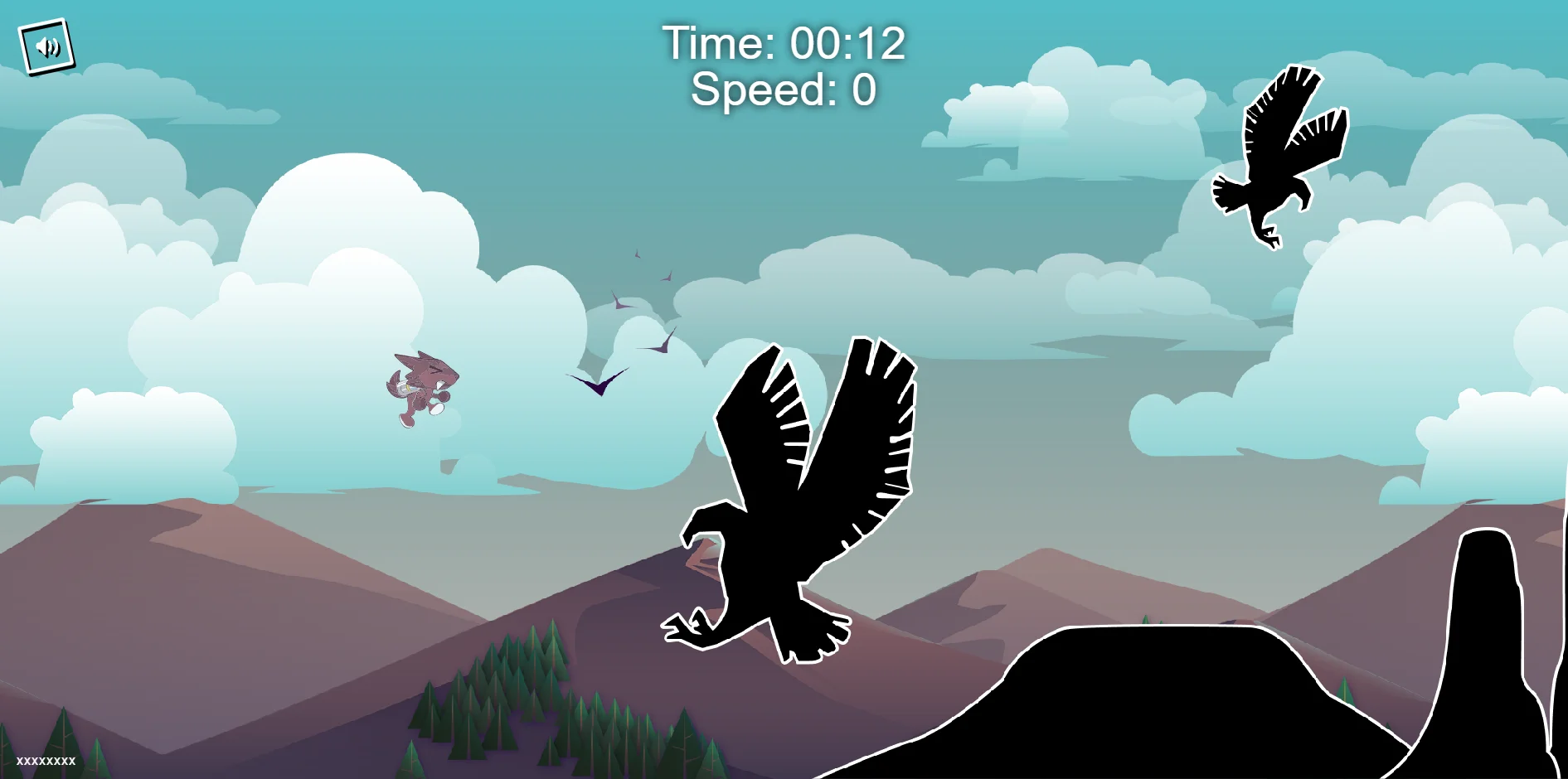Click the Speed: 0 display

(x=784, y=91)
